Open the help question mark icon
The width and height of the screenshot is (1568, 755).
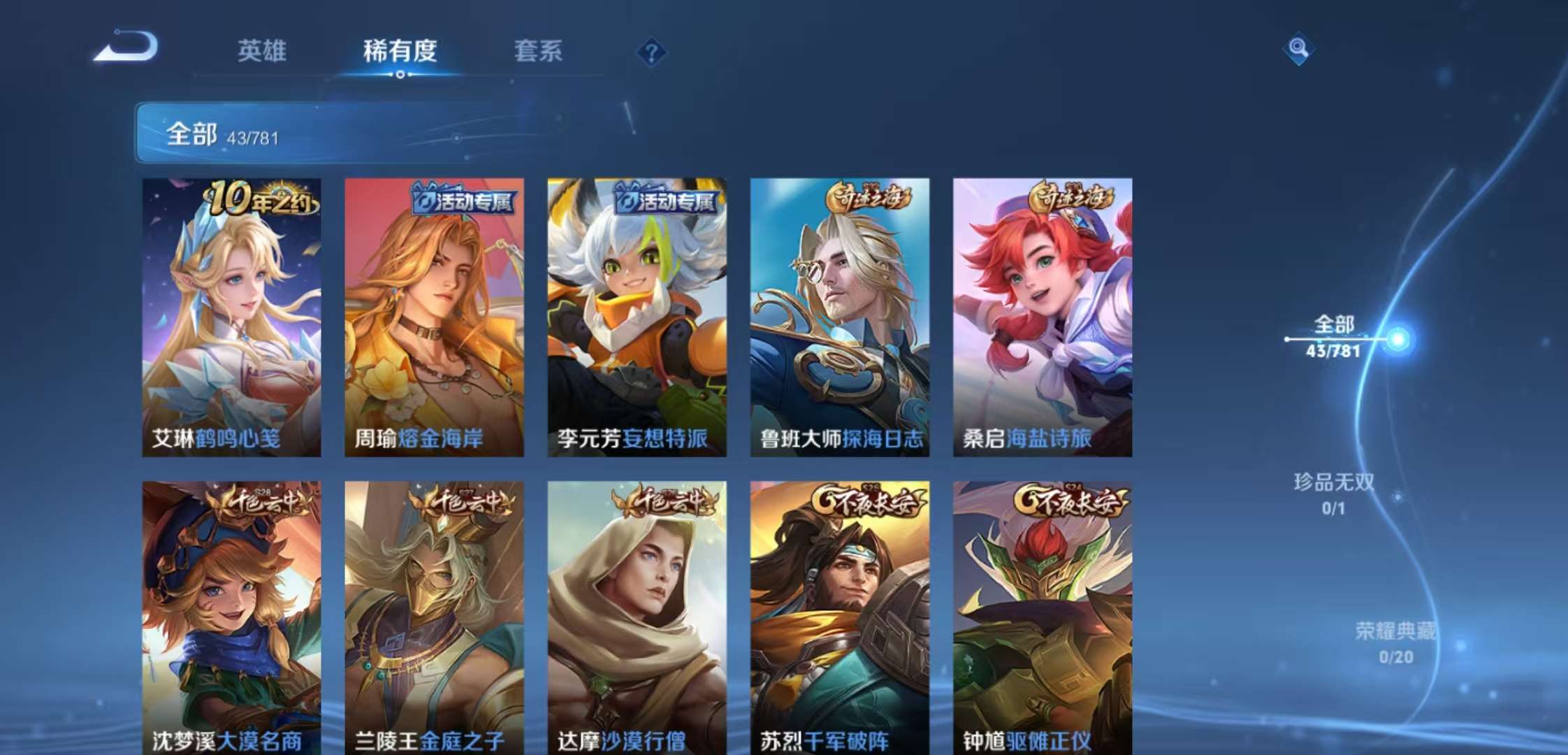pyautogui.click(x=651, y=52)
